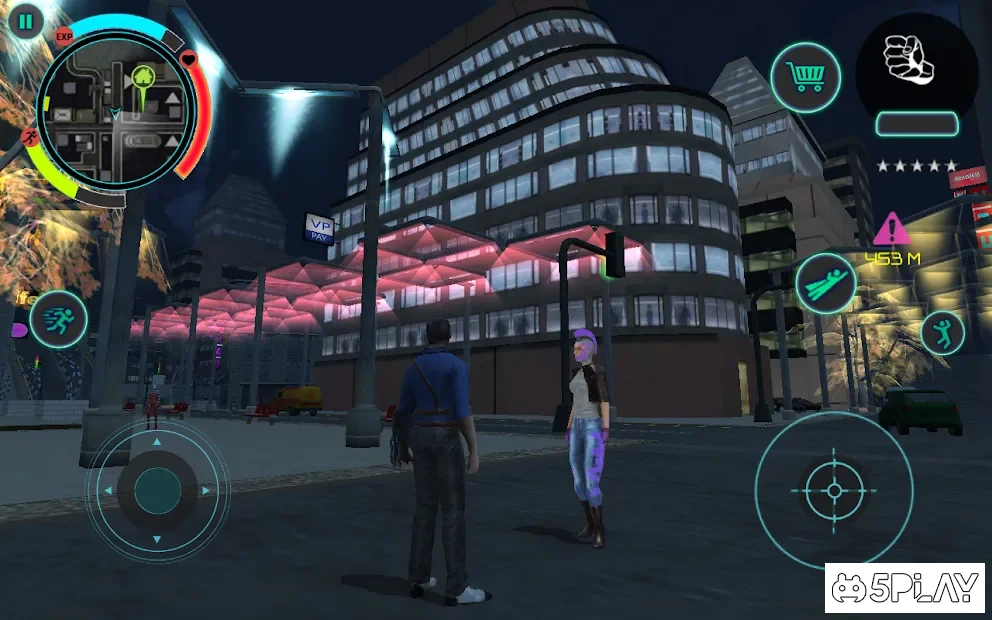Pause the game

click(25, 20)
